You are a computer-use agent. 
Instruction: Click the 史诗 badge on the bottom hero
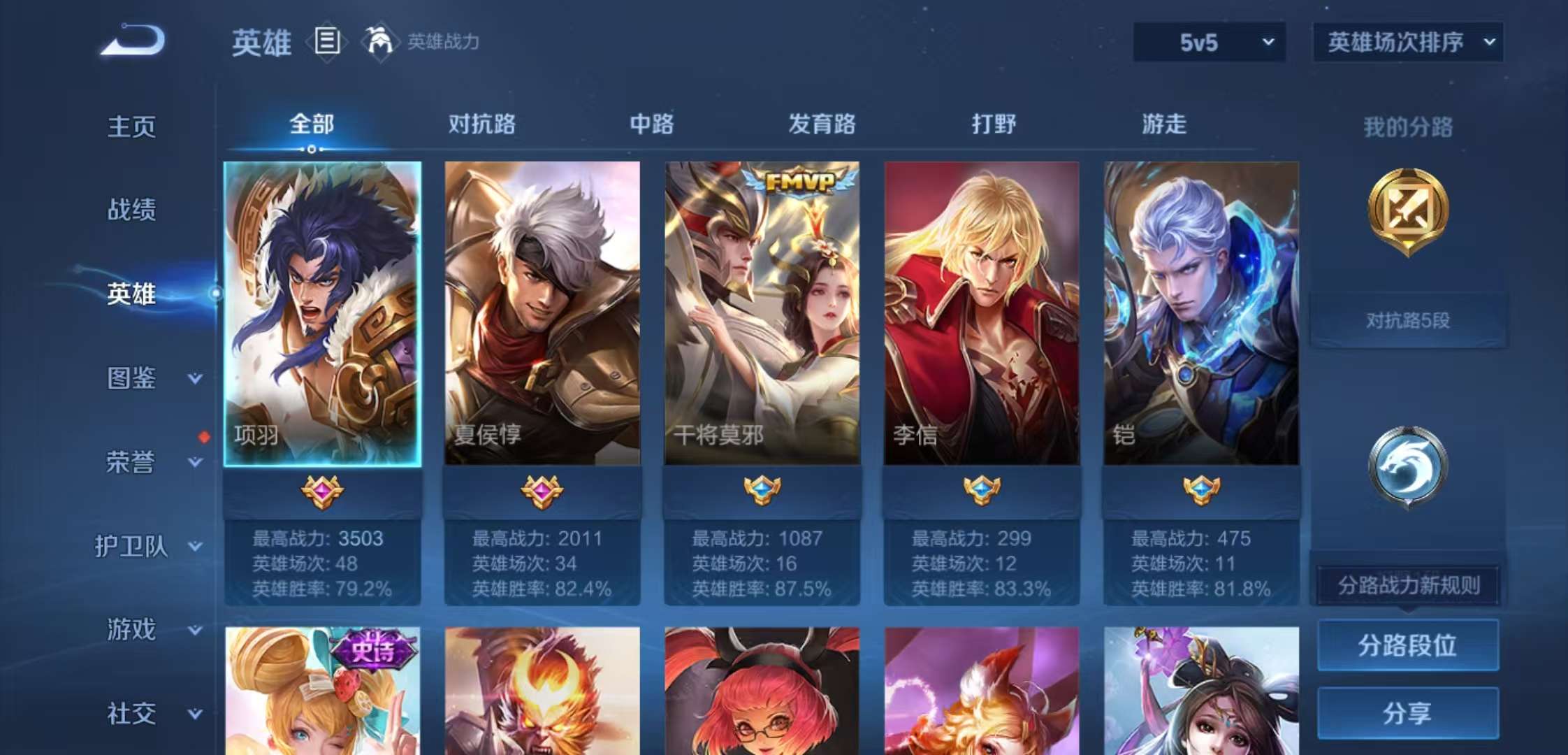(373, 649)
